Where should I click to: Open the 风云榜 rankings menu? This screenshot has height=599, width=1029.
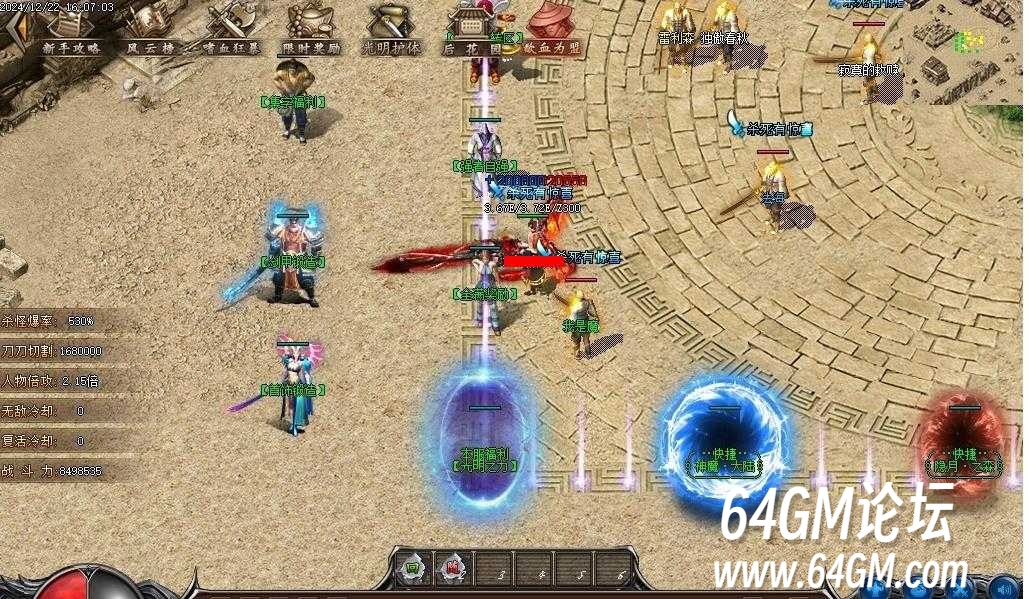point(148,30)
